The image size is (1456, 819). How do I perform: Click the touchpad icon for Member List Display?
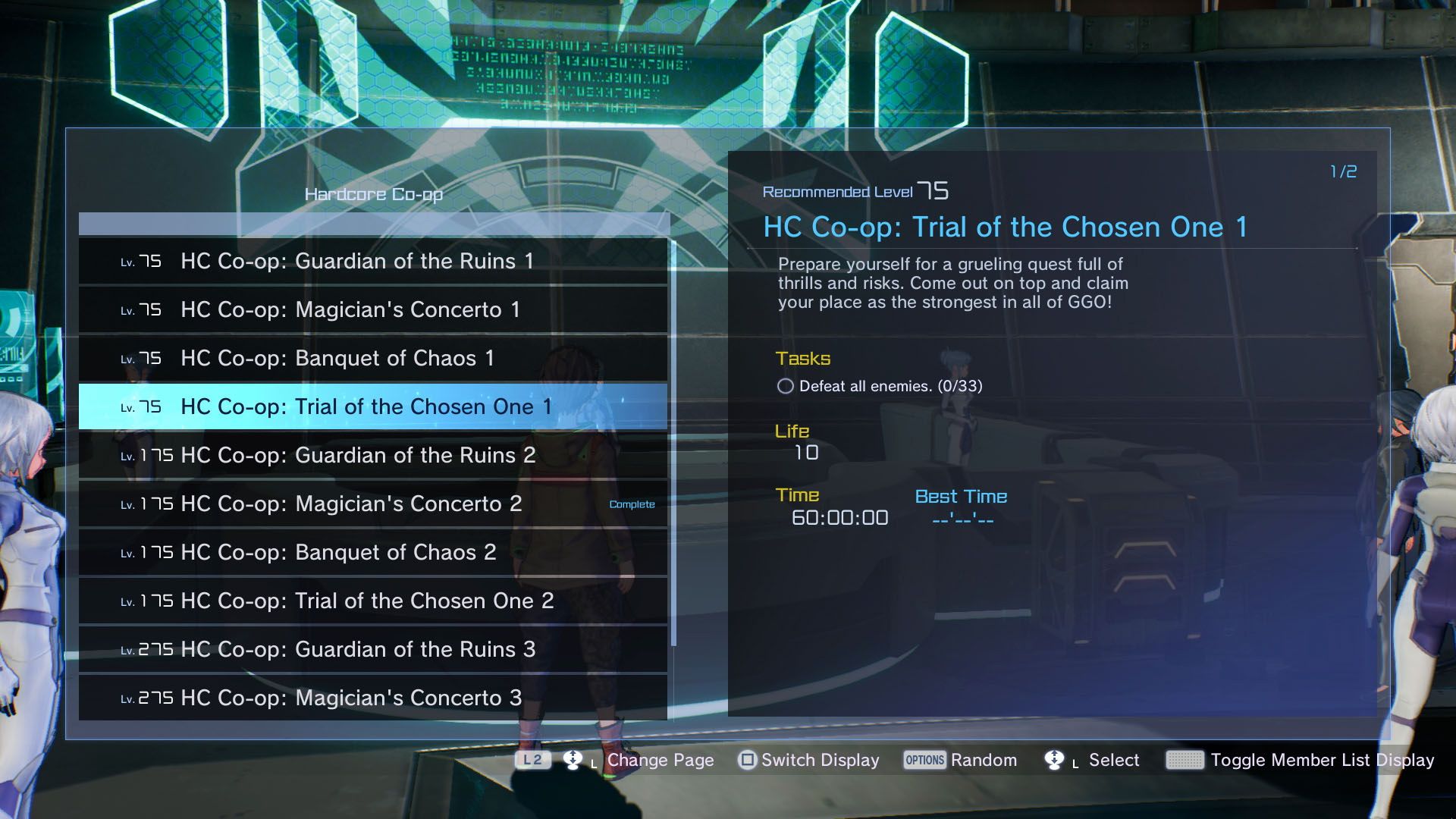(x=1187, y=760)
